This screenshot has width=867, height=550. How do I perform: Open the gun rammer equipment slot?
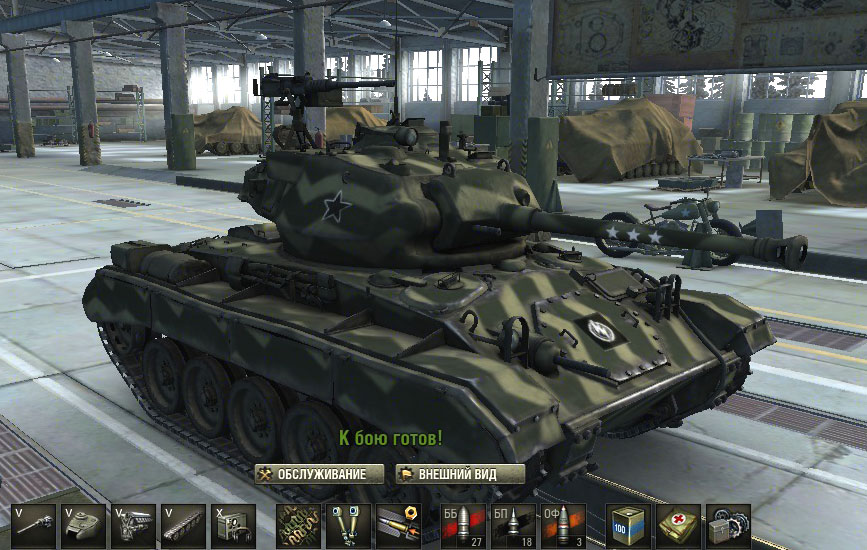pyautogui.click(x=397, y=525)
